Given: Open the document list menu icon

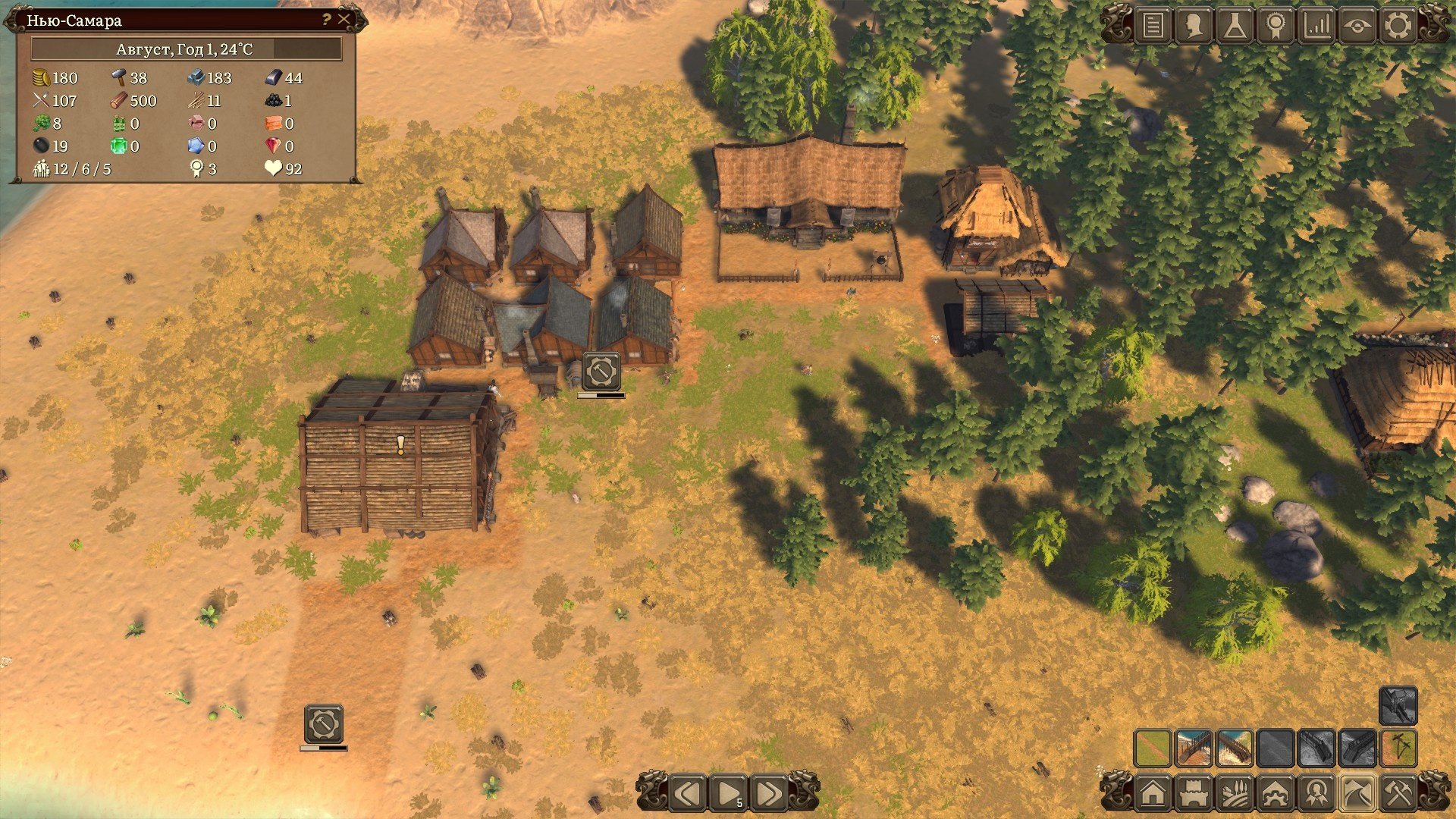Looking at the screenshot, I should point(1153,26).
